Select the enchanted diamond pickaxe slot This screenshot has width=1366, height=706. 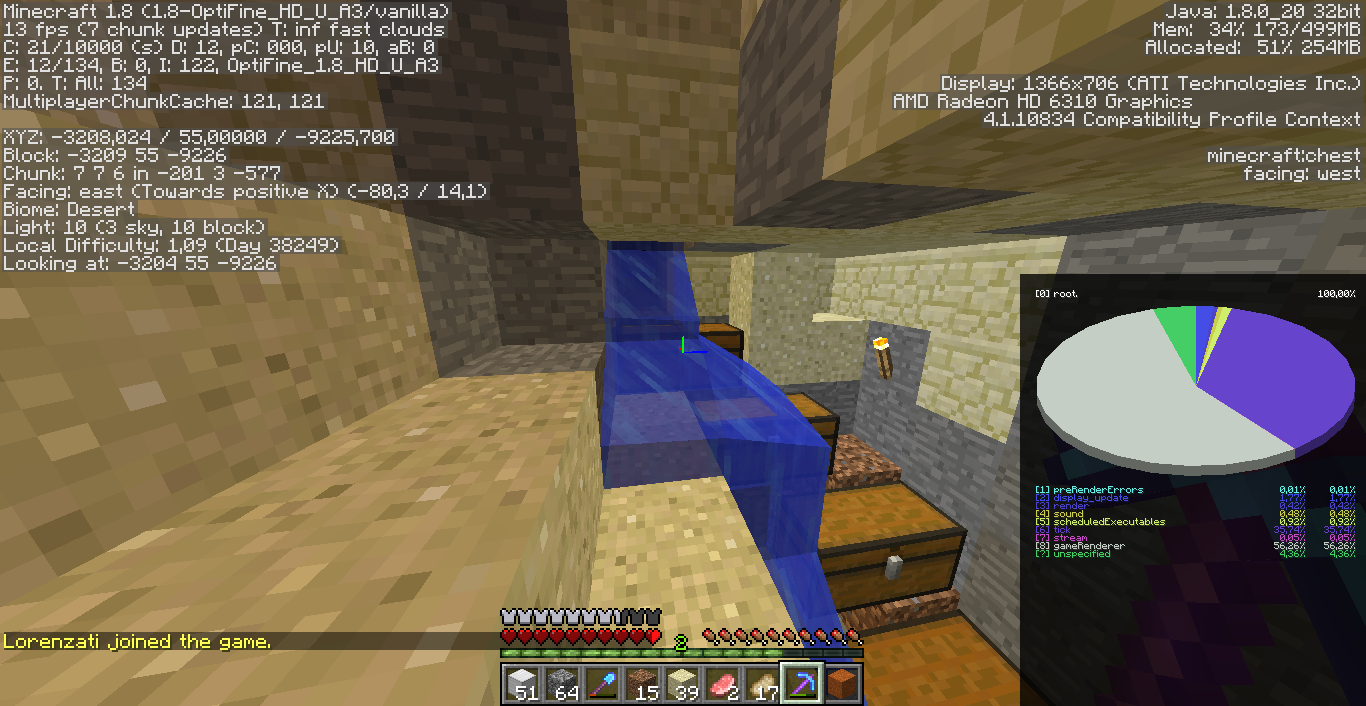coord(802,684)
